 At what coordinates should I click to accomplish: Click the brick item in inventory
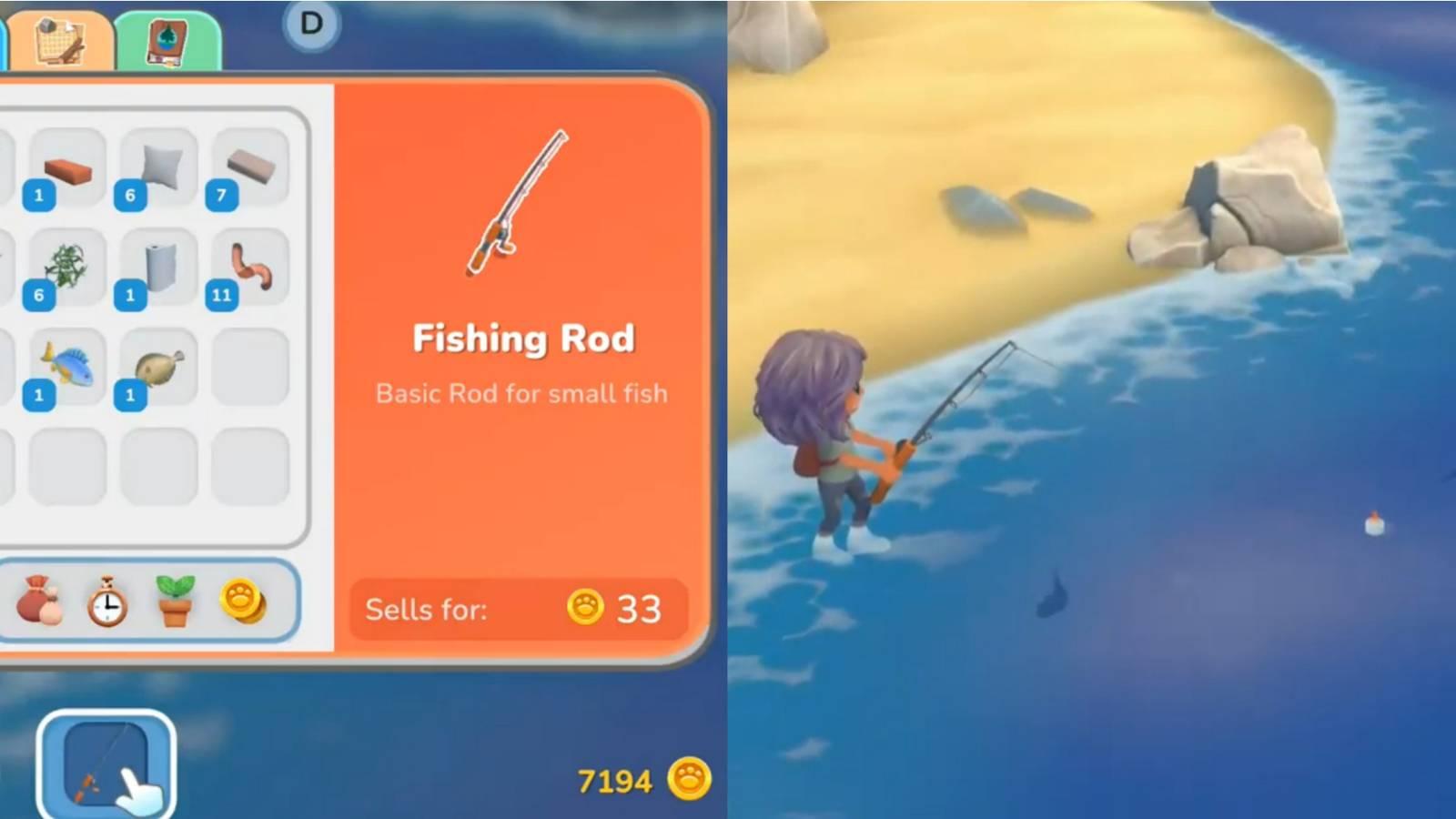coord(66,168)
